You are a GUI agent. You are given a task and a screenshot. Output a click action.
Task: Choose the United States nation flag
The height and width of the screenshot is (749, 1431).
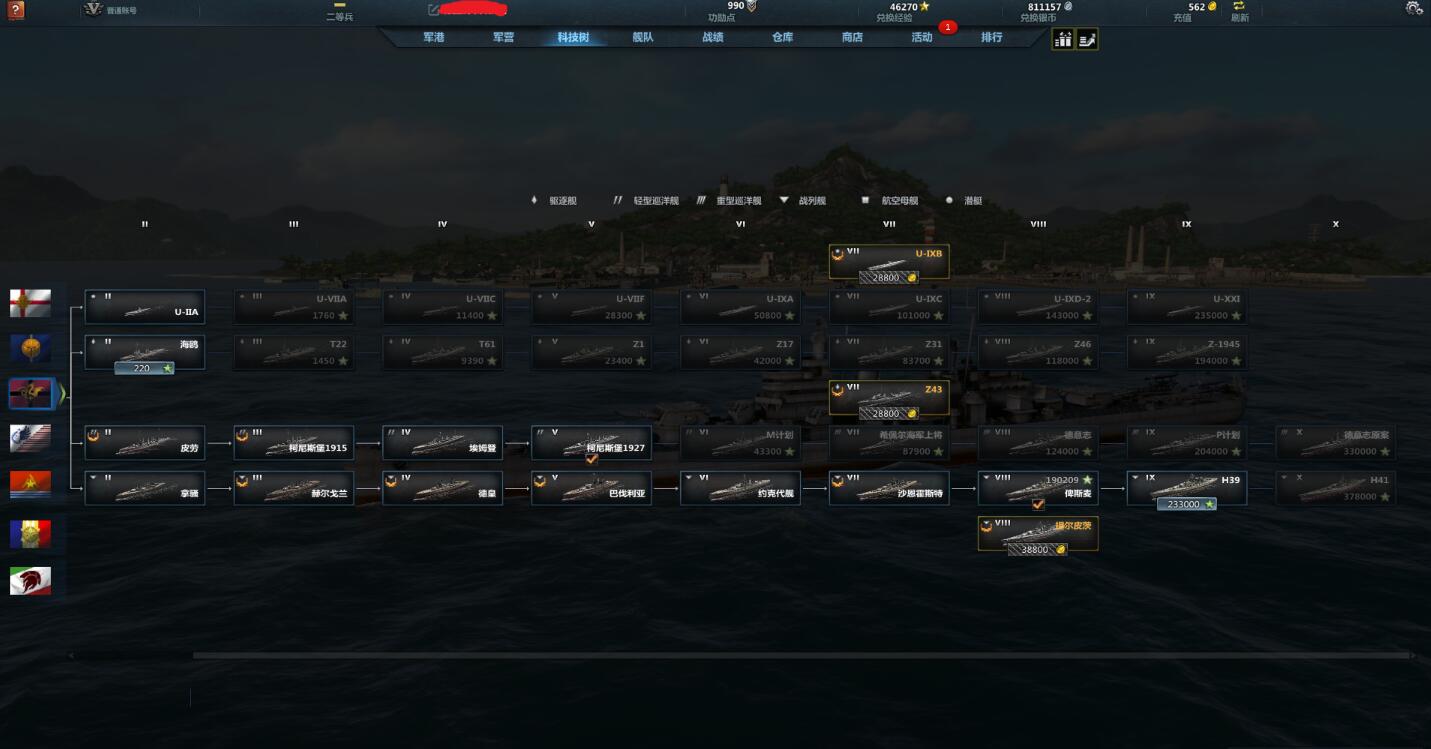[30, 439]
